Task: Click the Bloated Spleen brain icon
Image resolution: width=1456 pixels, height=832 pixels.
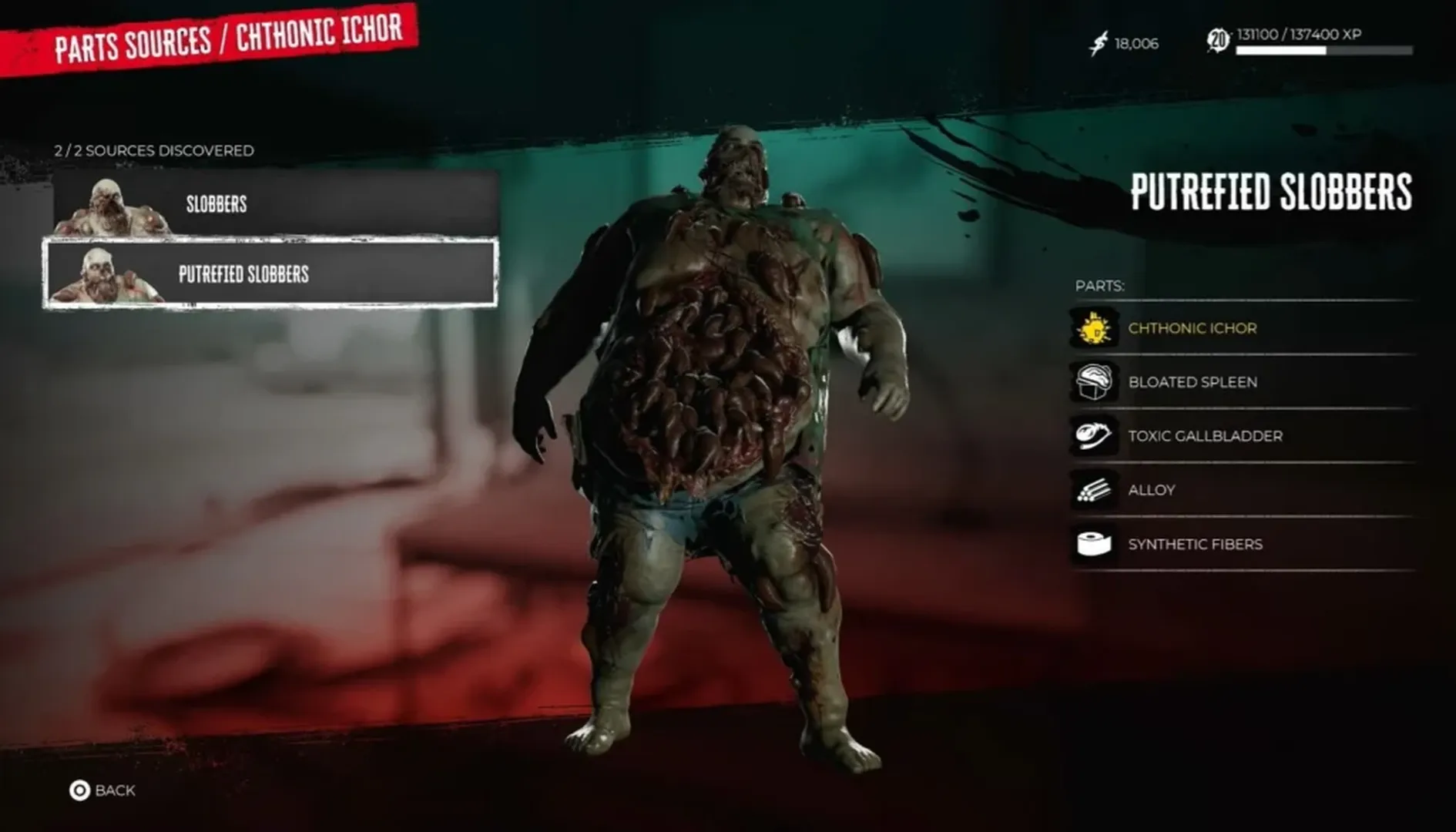Action: [1095, 381]
